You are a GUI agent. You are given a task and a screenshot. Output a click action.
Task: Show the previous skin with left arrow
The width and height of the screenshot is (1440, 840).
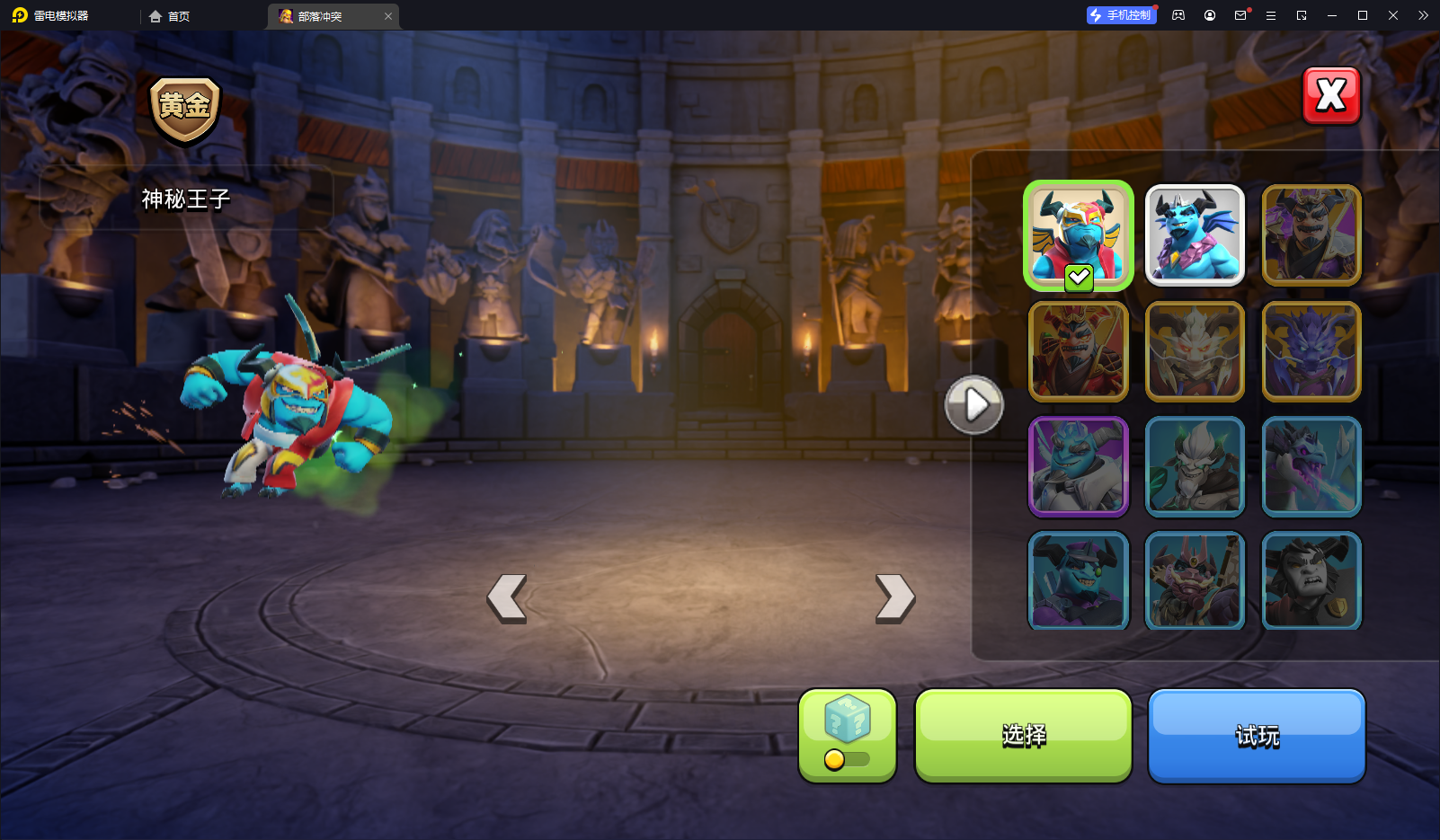507,598
